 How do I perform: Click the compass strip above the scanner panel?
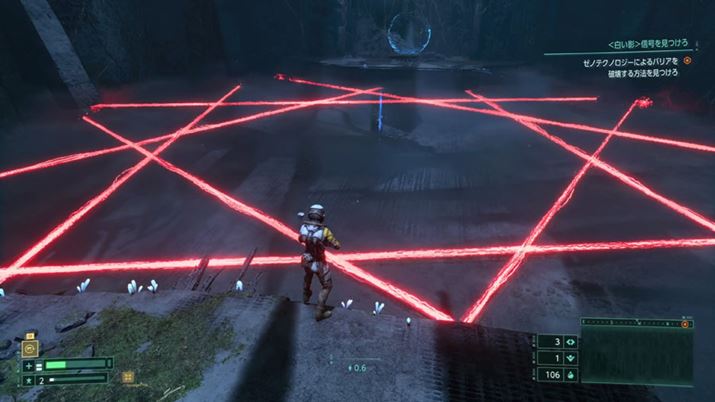pos(634,325)
